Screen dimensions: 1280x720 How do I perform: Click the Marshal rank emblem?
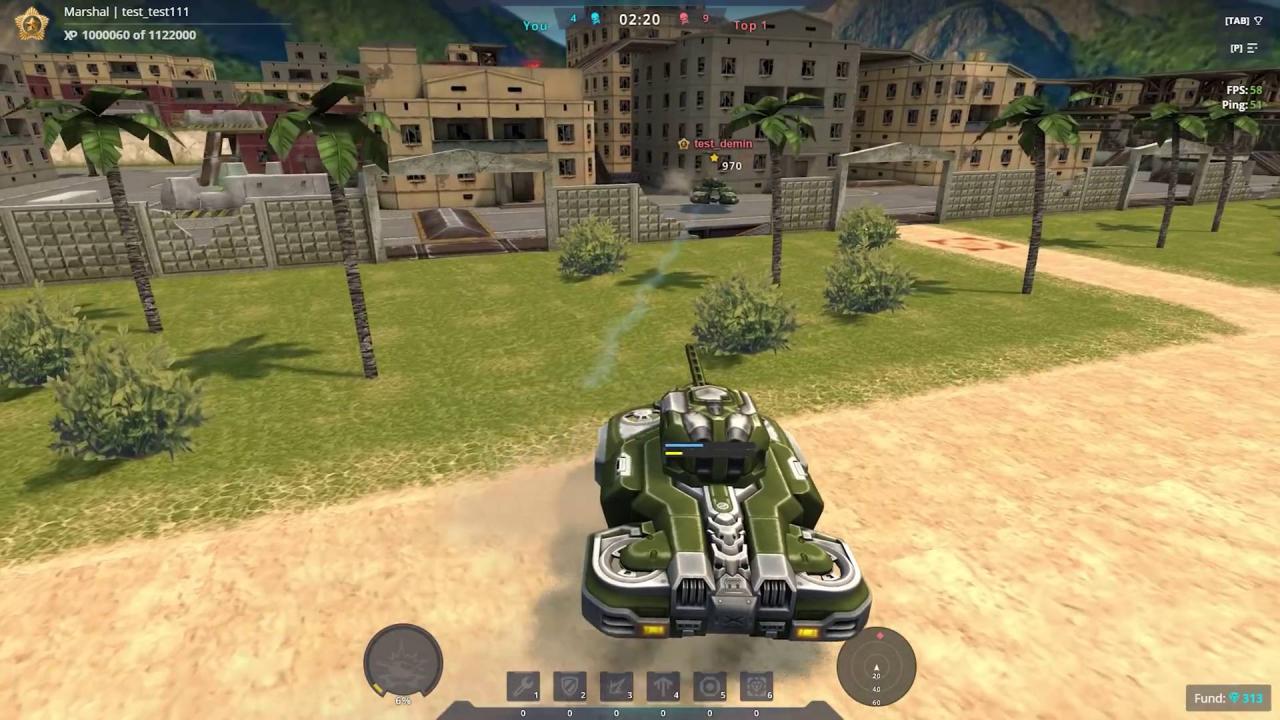pos(30,23)
